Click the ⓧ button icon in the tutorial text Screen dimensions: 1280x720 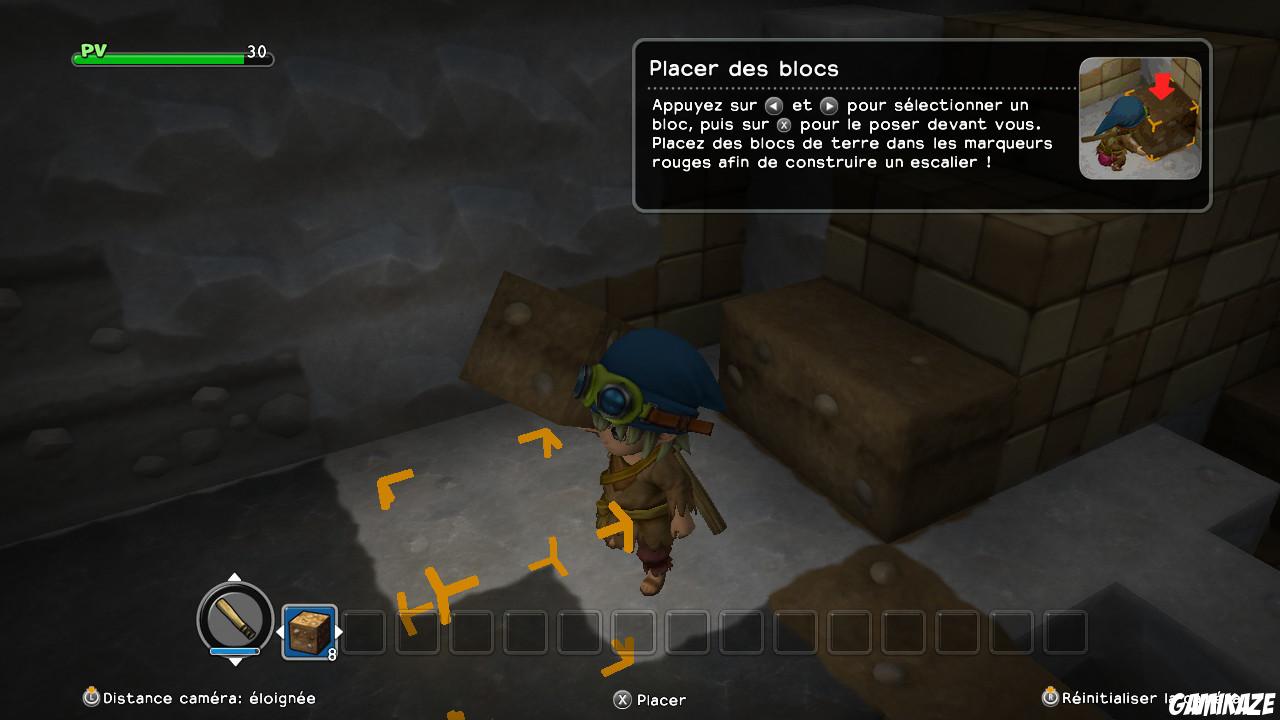(786, 124)
